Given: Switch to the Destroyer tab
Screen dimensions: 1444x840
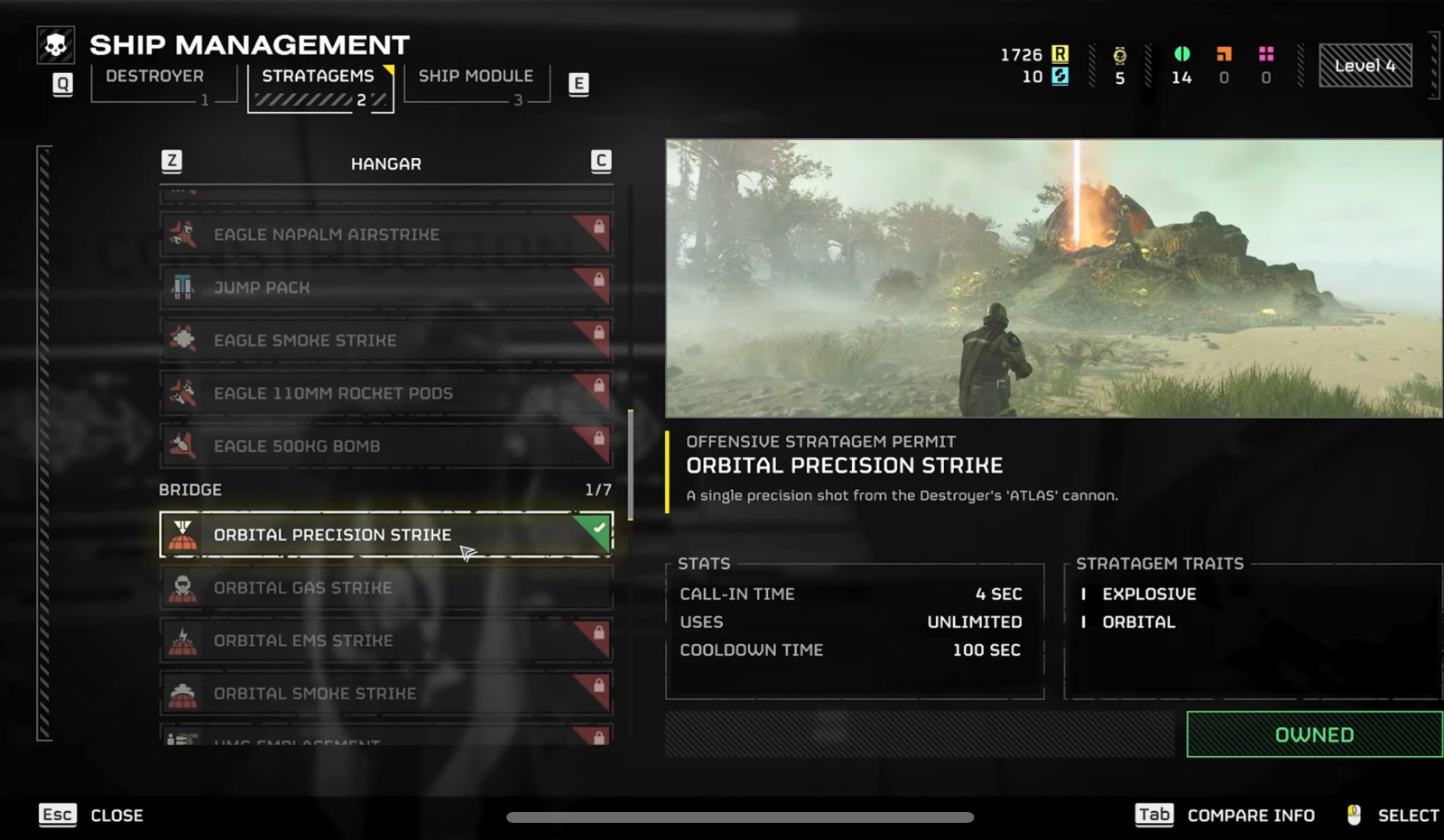Looking at the screenshot, I should tap(154, 77).
